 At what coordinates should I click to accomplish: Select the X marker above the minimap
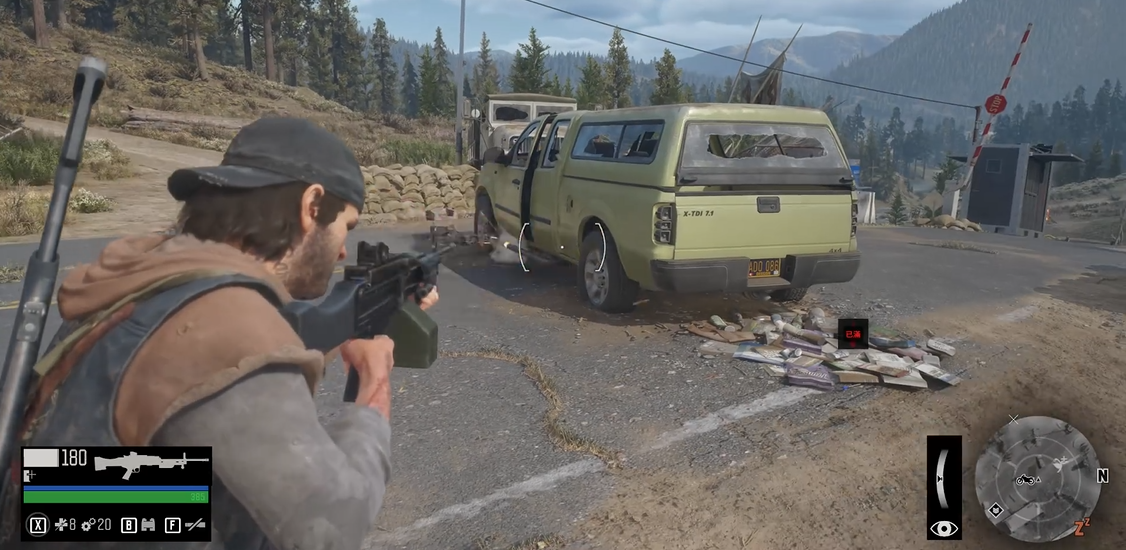tap(1013, 419)
